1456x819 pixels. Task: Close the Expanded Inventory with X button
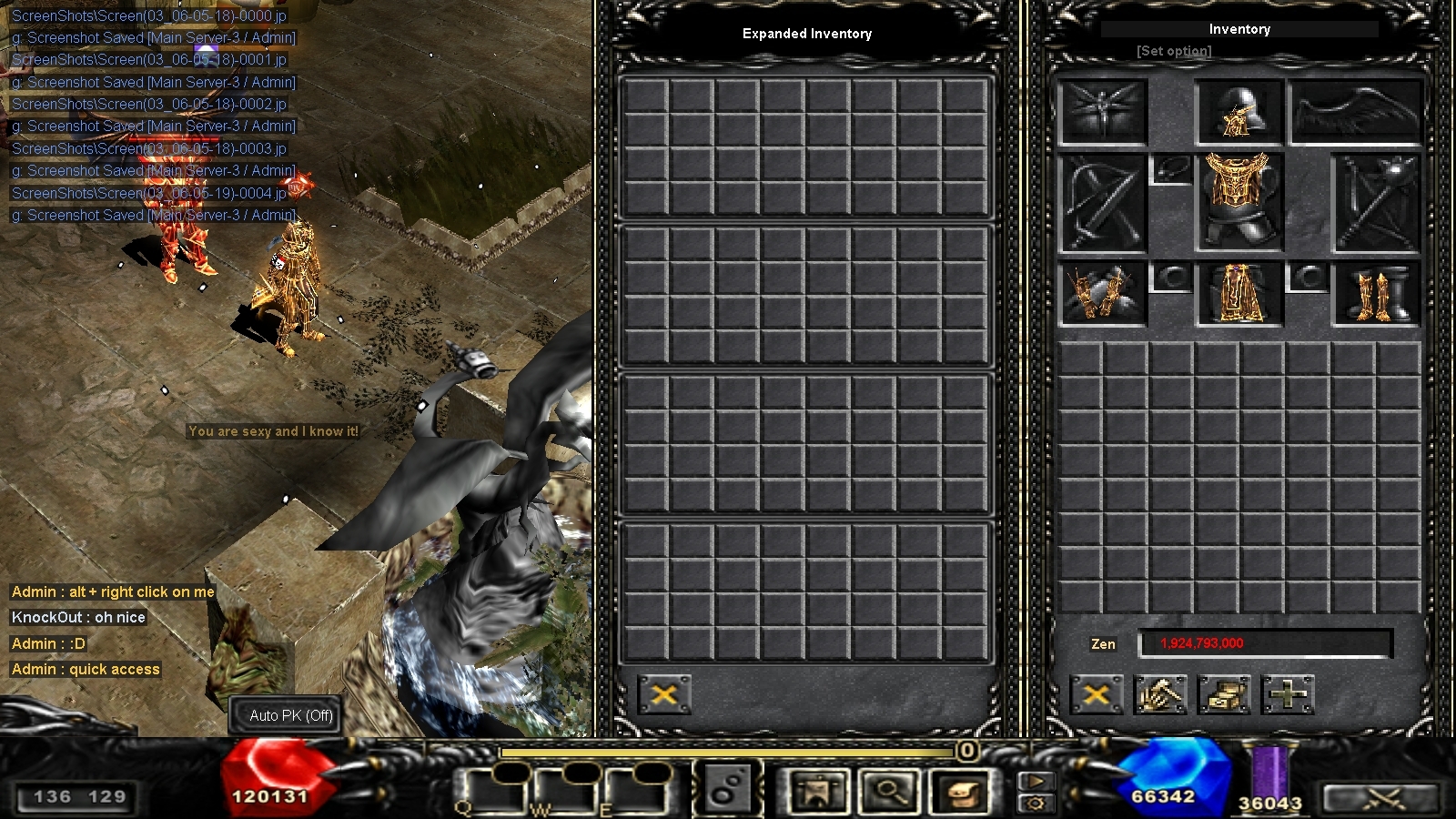665,694
